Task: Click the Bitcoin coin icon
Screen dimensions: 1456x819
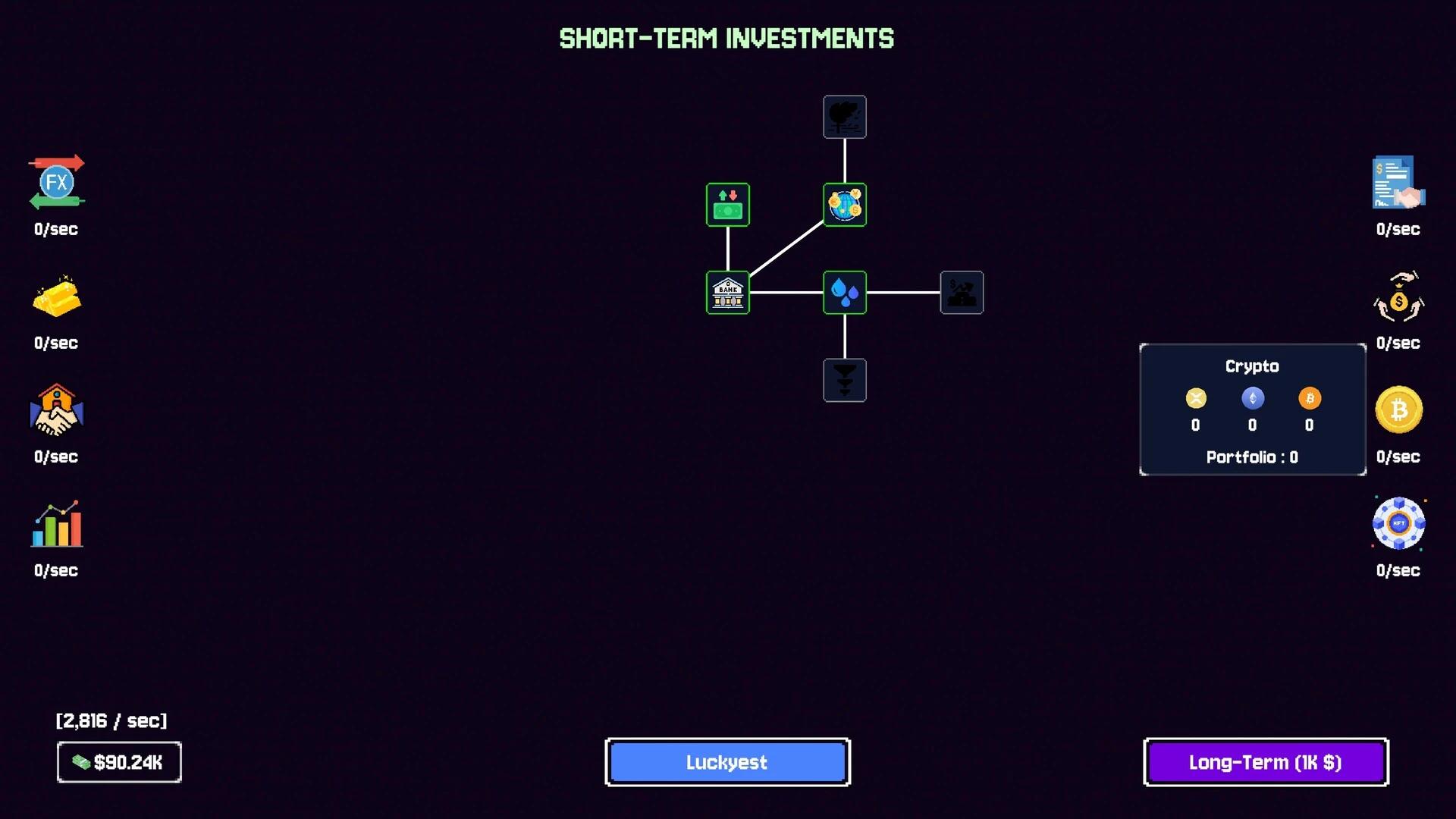Action: point(1398,409)
